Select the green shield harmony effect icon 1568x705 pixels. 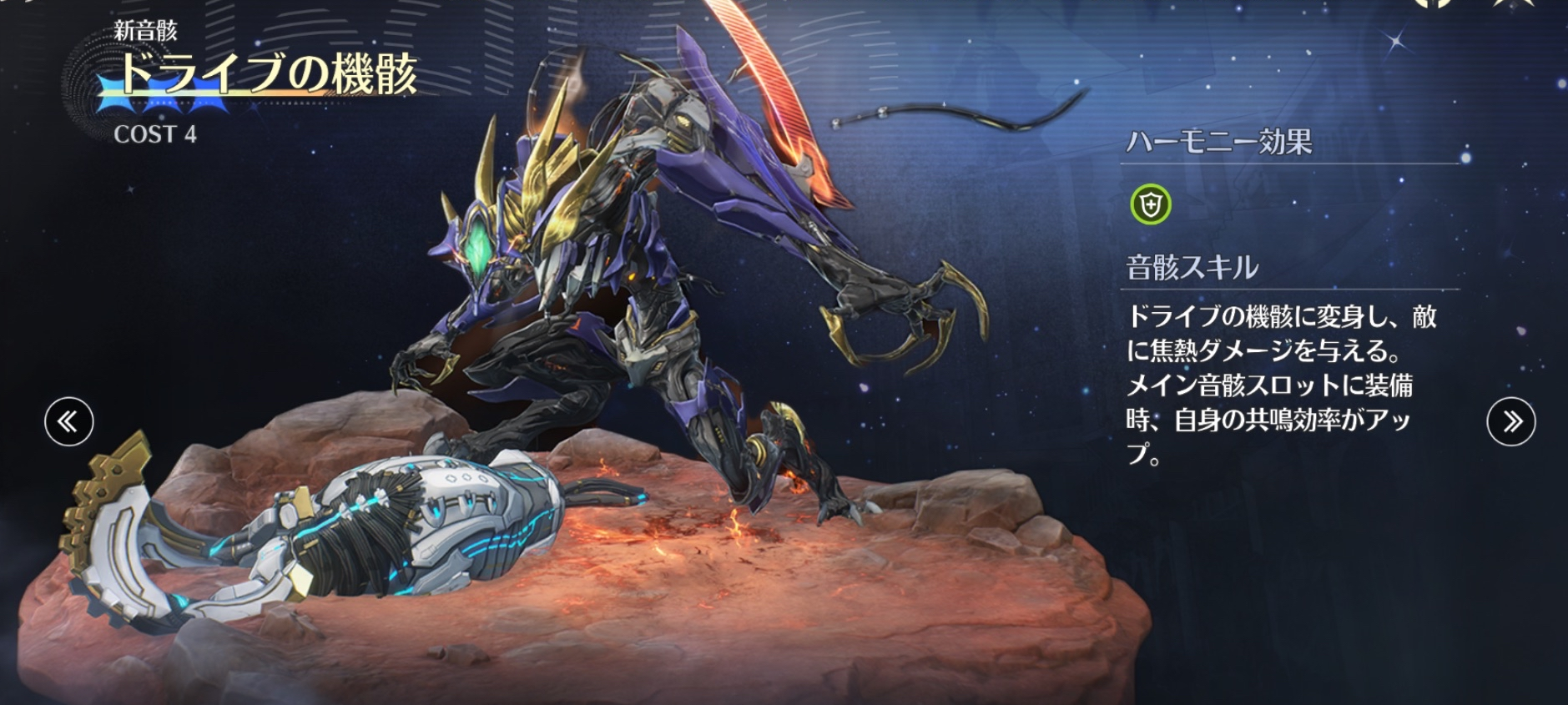pos(1150,204)
